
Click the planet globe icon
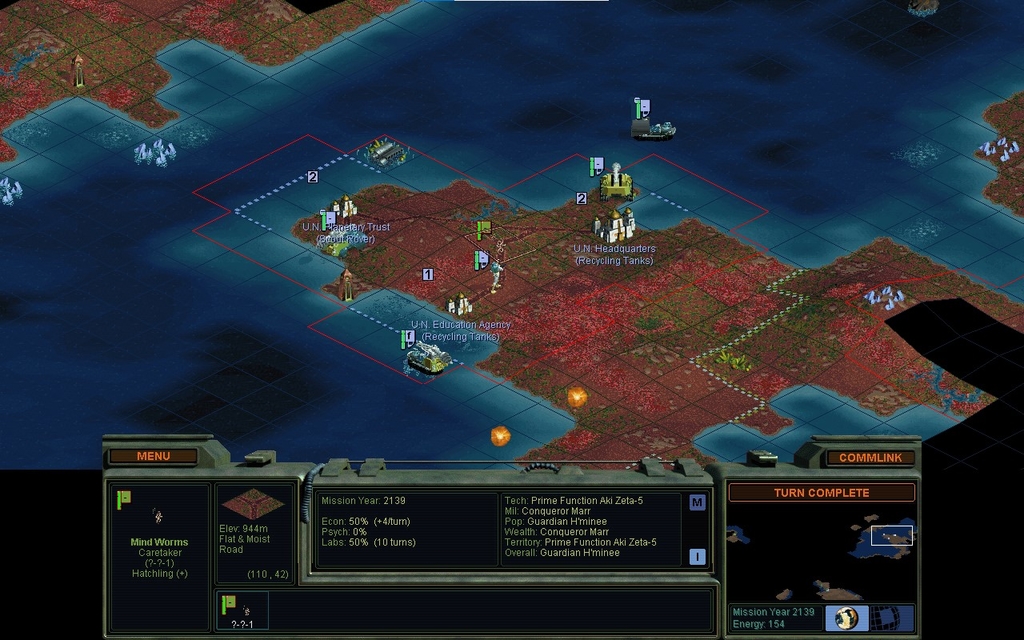pyautogui.click(x=847, y=617)
